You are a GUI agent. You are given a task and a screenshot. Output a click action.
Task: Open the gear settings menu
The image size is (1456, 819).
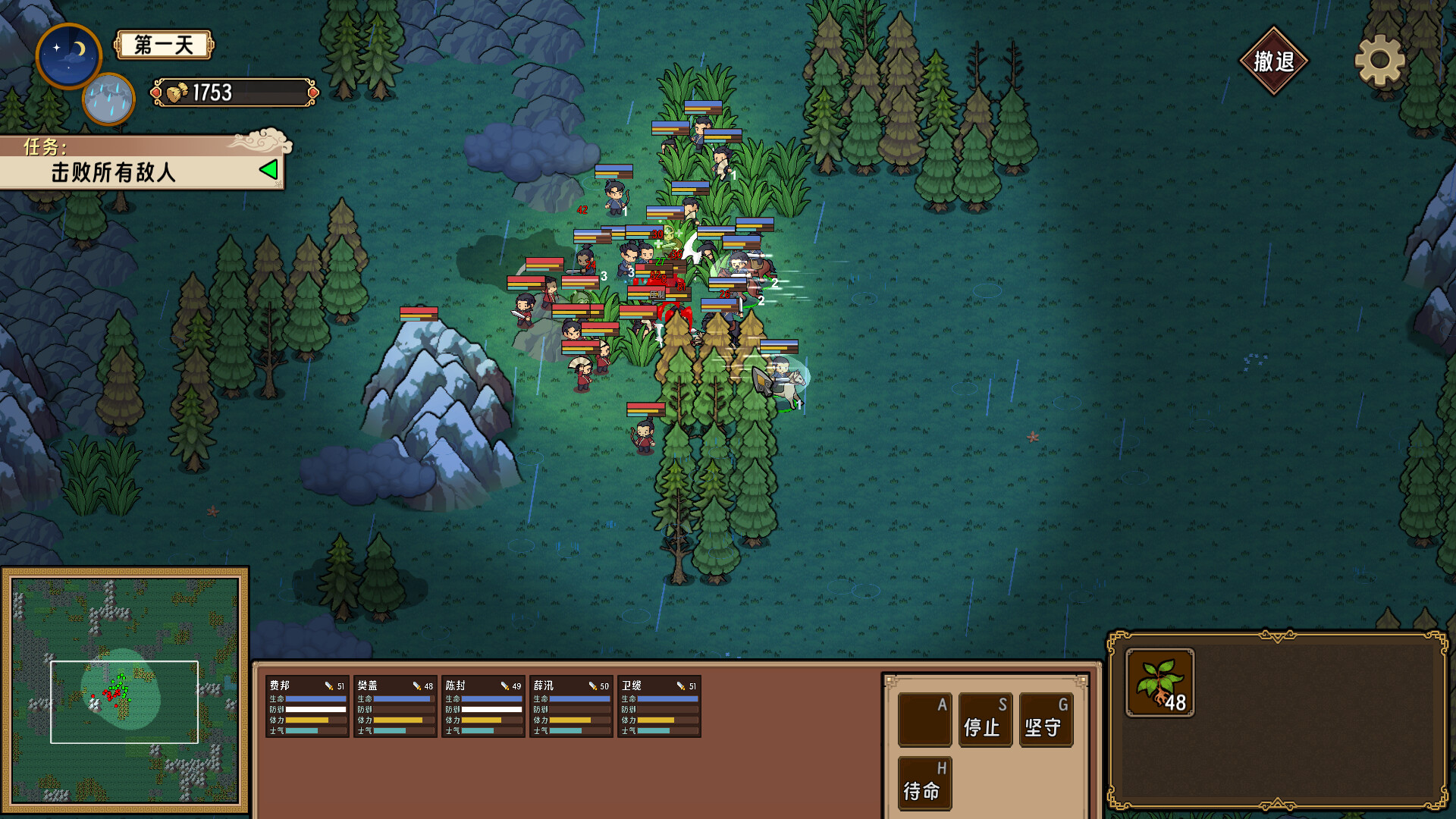point(1379,60)
